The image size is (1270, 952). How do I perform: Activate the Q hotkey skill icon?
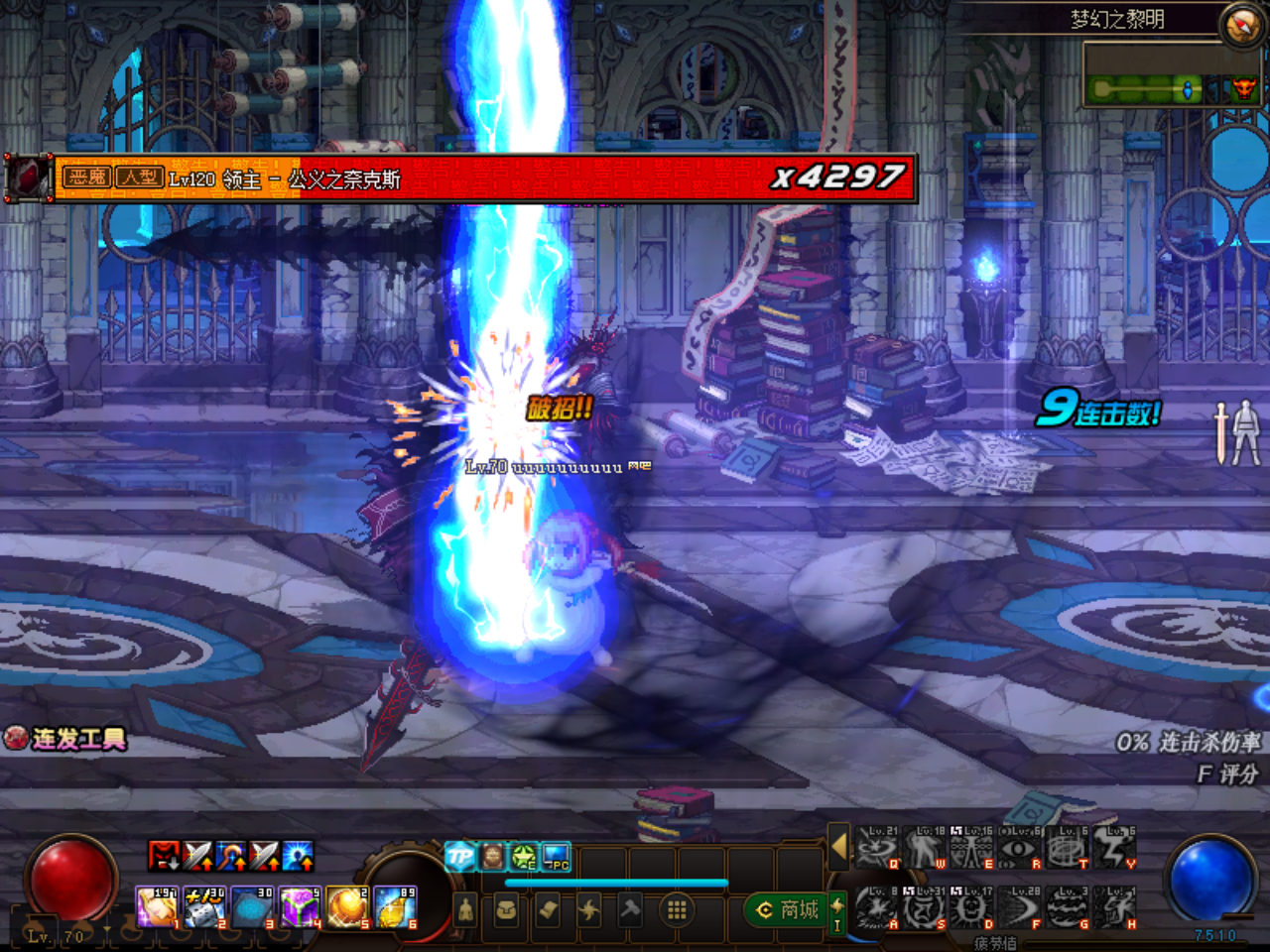point(877,849)
